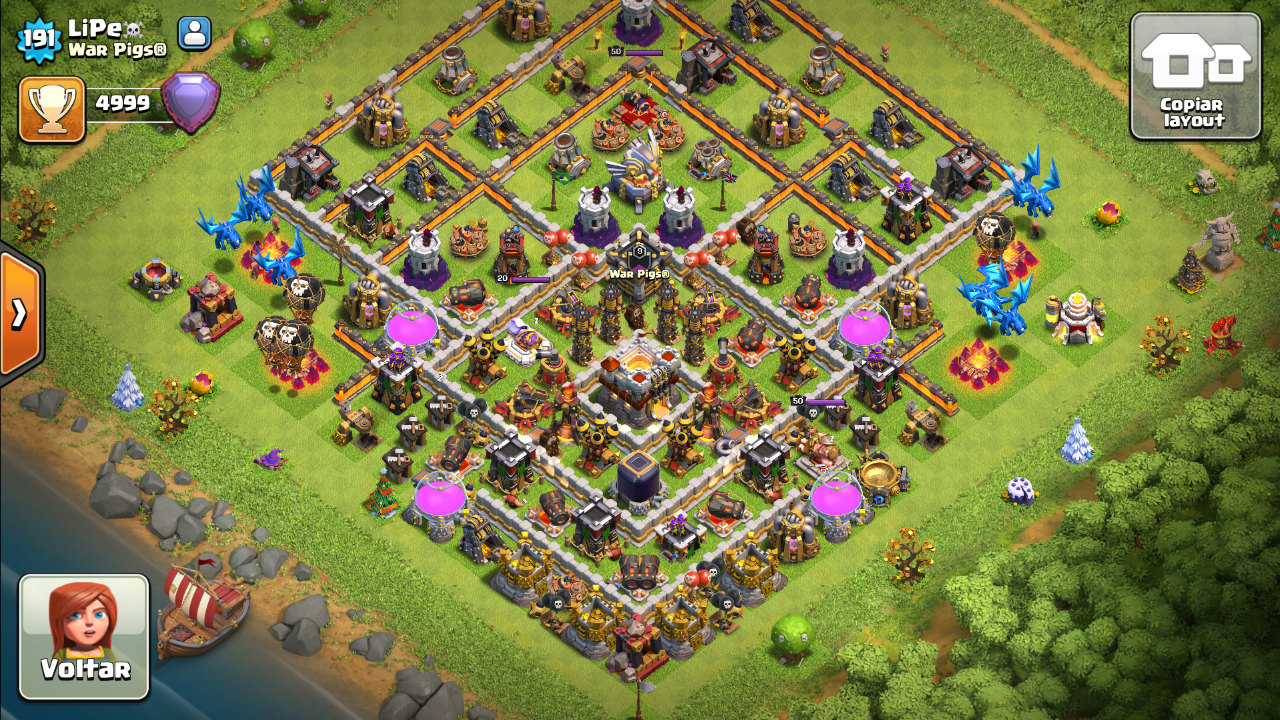The height and width of the screenshot is (720, 1280).
Task: Copy the base with Copiar layout
Action: [x=1195, y=76]
